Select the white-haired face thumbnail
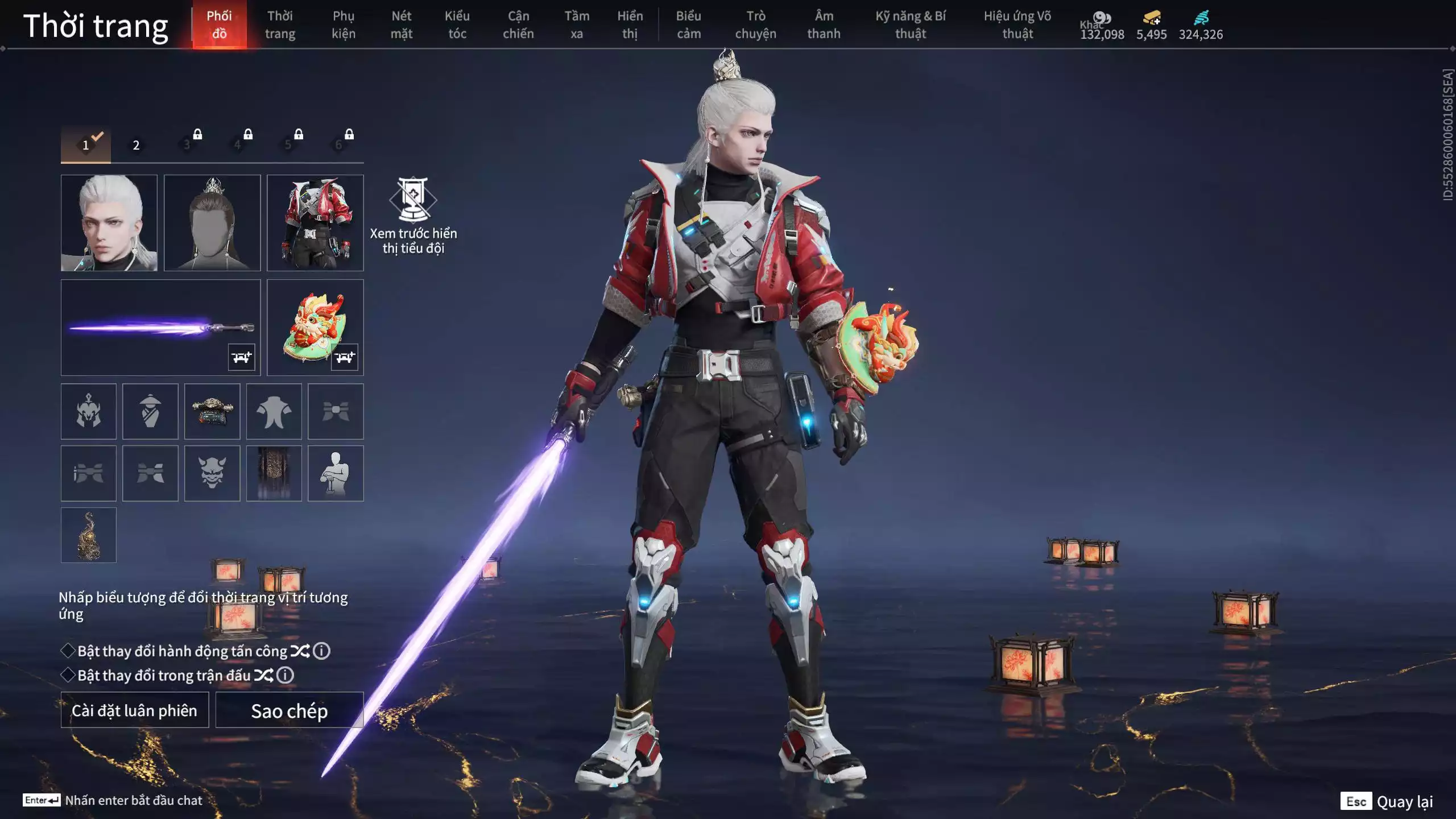1456x819 pixels. (109, 222)
